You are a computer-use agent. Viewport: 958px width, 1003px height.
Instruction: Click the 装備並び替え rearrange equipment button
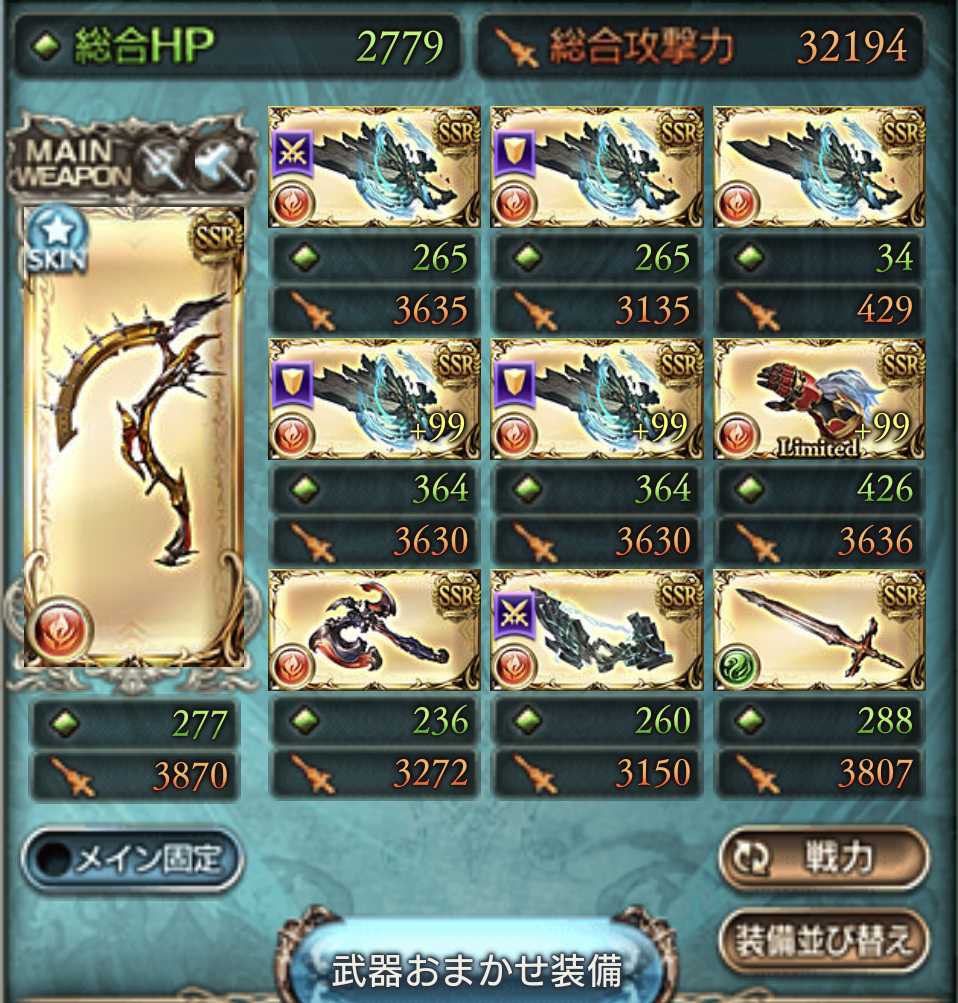coord(823,940)
